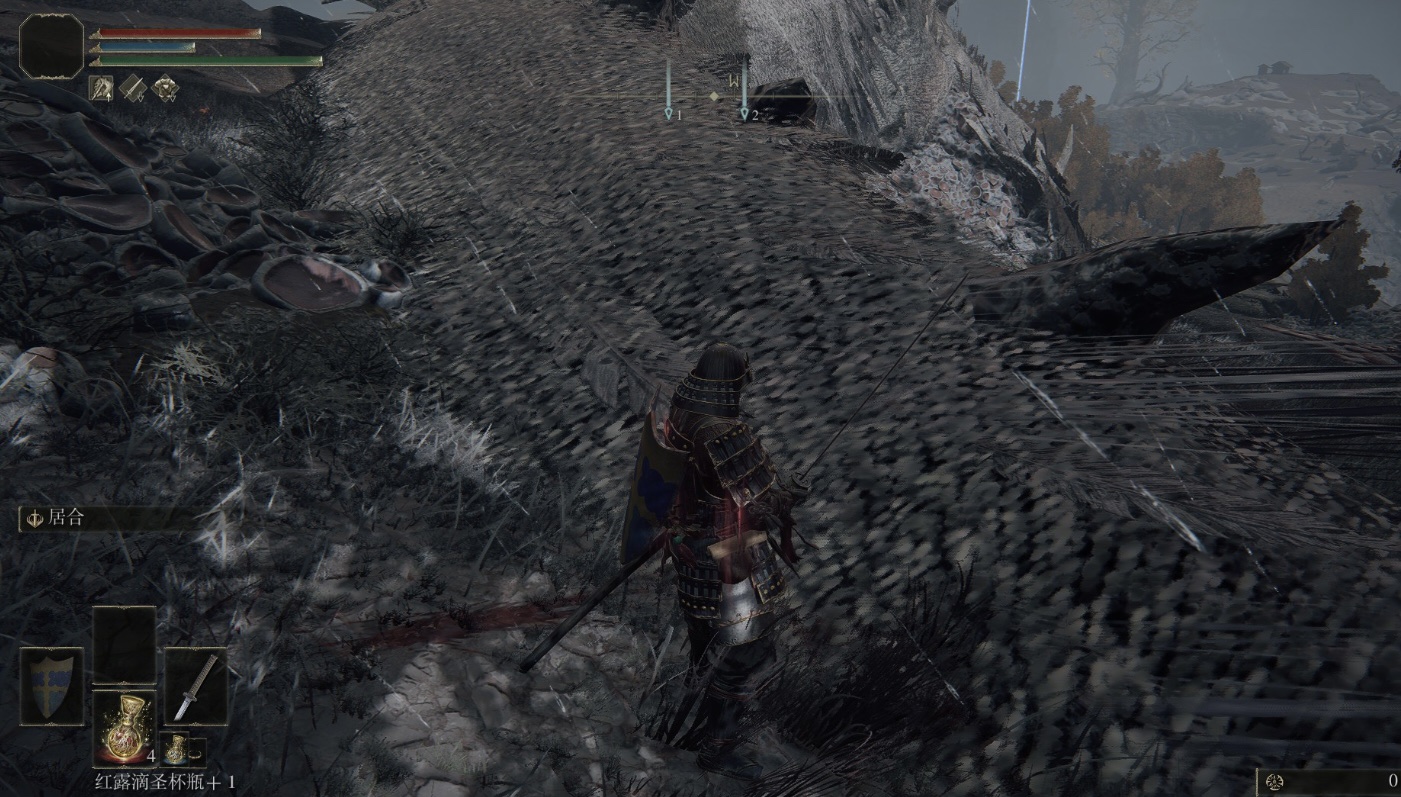
Task: Inspect the rose debuff status icon
Action: (164, 88)
